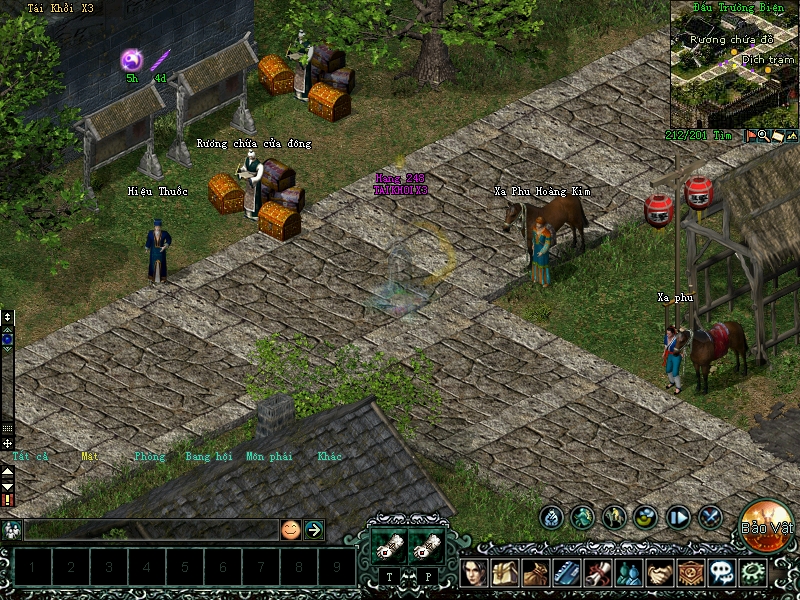Click the chat message input field

tap(150, 530)
